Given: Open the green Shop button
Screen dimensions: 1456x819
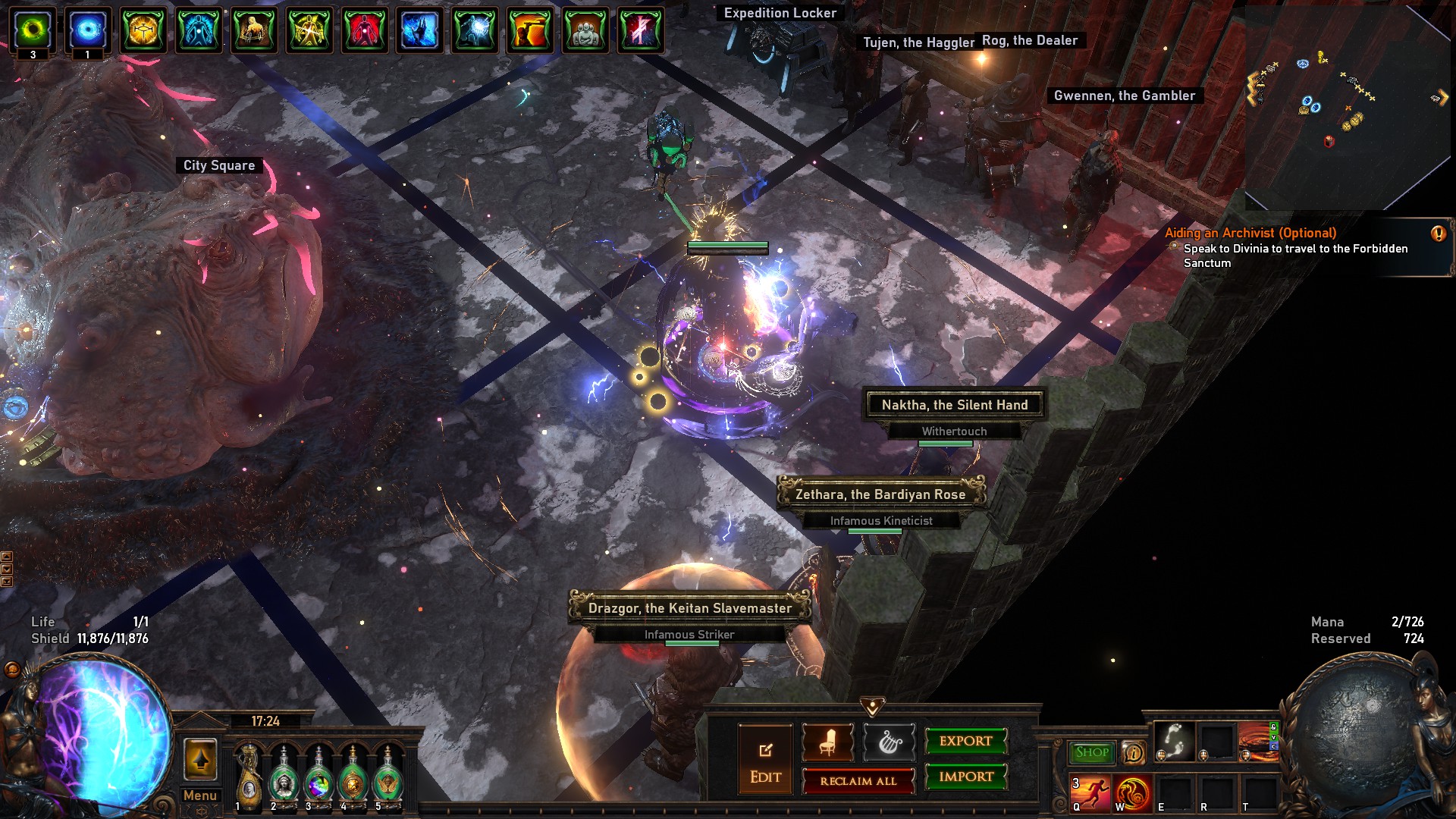Looking at the screenshot, I should (1091, 752).
